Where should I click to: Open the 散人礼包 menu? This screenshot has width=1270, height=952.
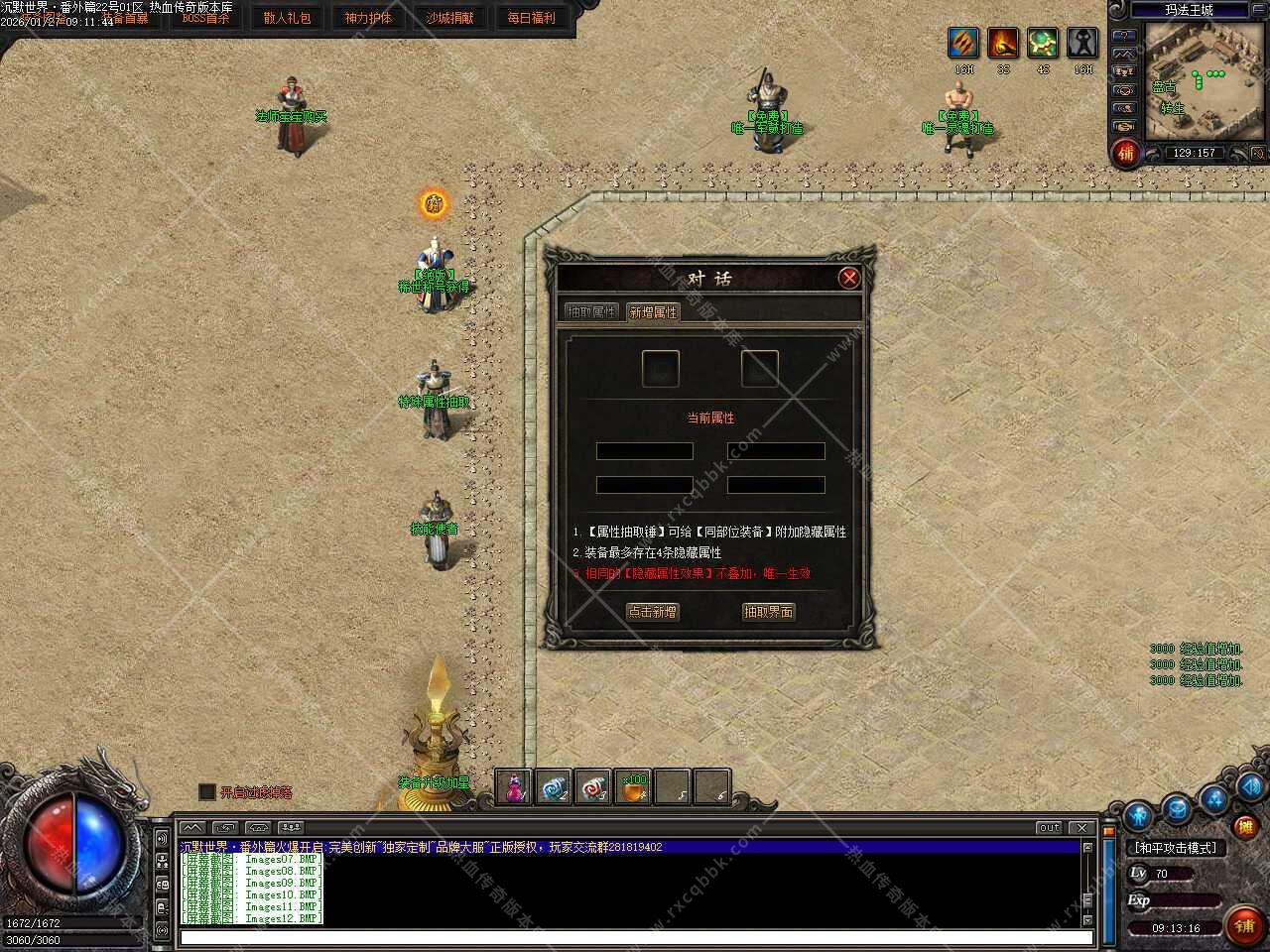click(287, 18)
